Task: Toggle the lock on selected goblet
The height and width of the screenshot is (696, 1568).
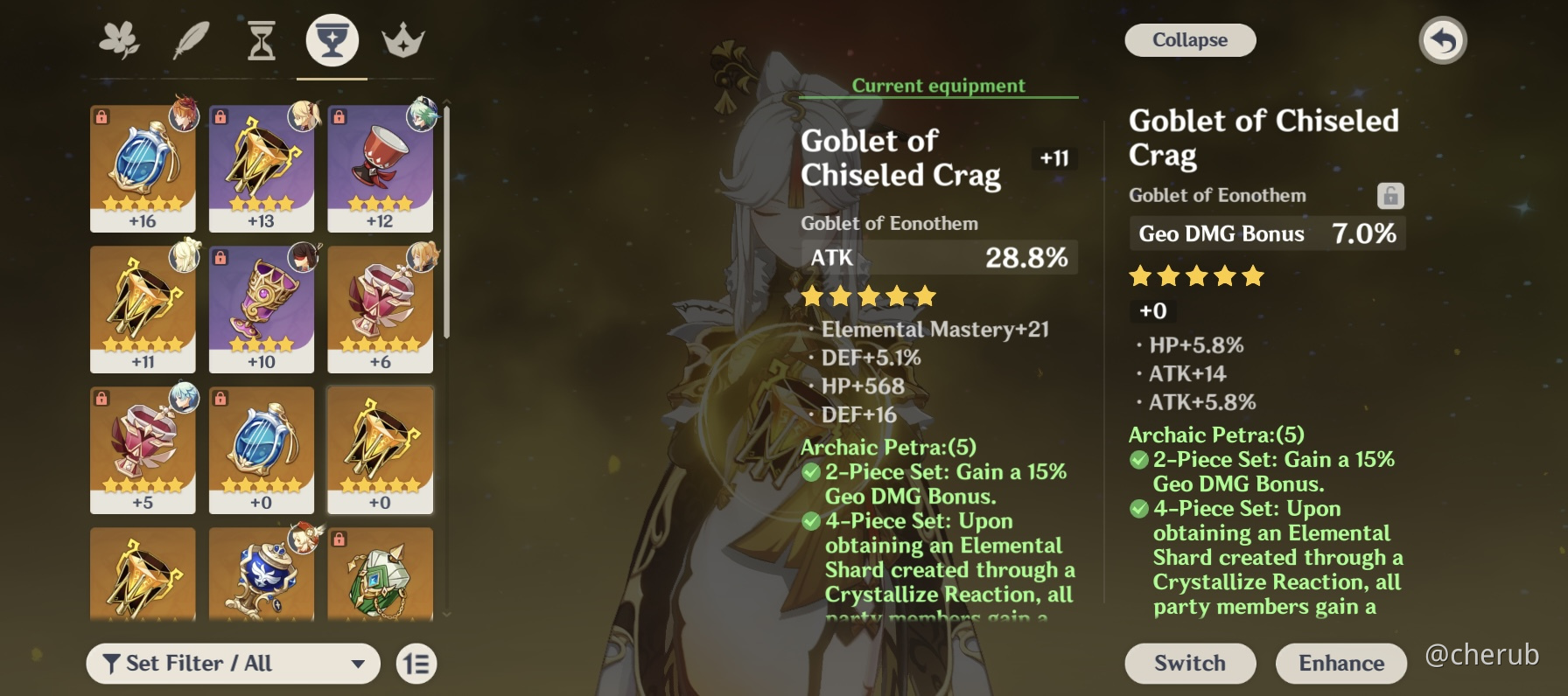Action: point(1389,195)
